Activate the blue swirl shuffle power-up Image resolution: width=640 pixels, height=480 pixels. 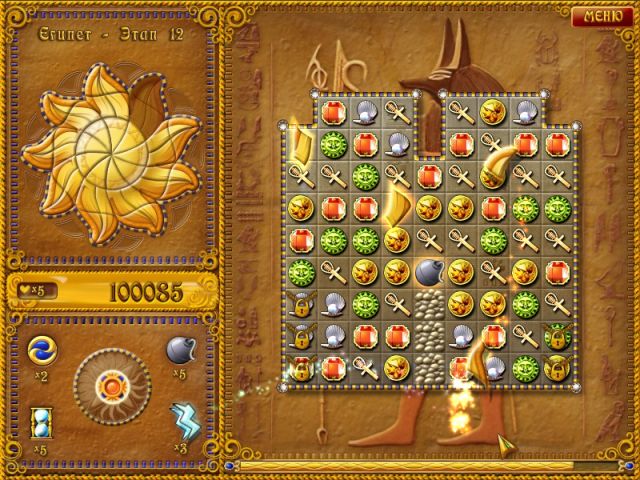[42, 349]
